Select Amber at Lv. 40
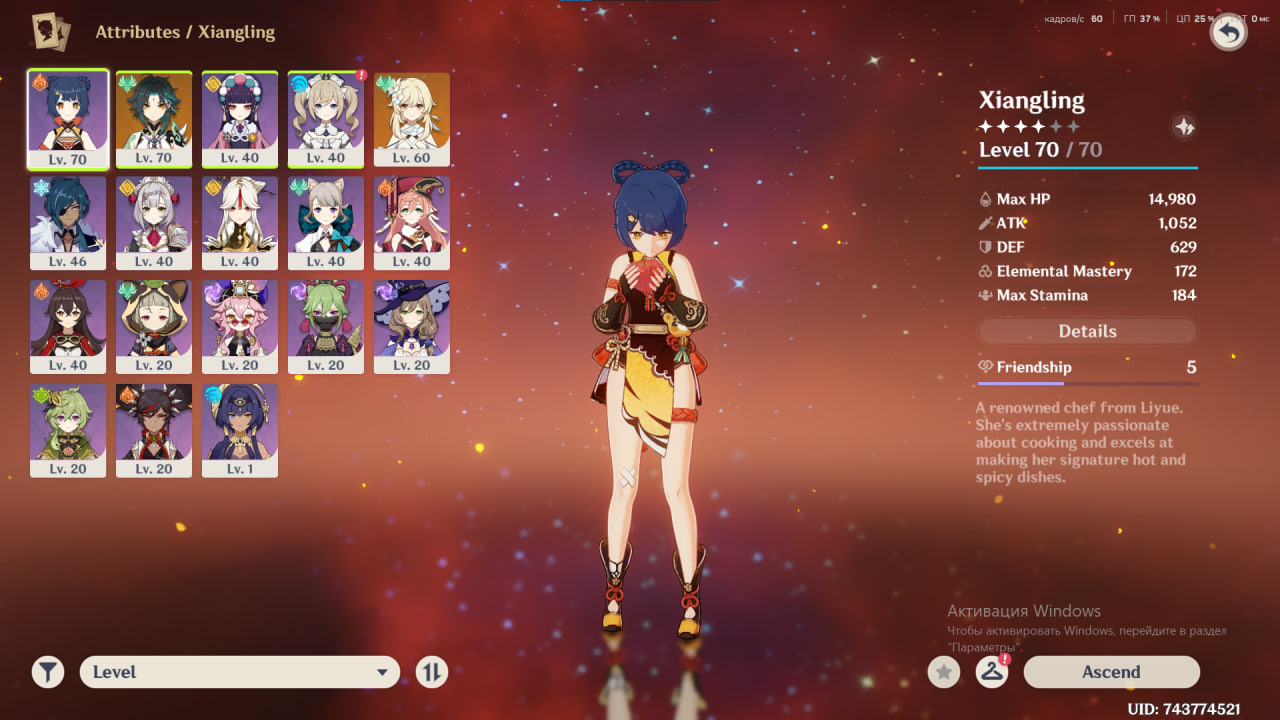Viewport: 1280px width, 720px height. tap(68, 327)
